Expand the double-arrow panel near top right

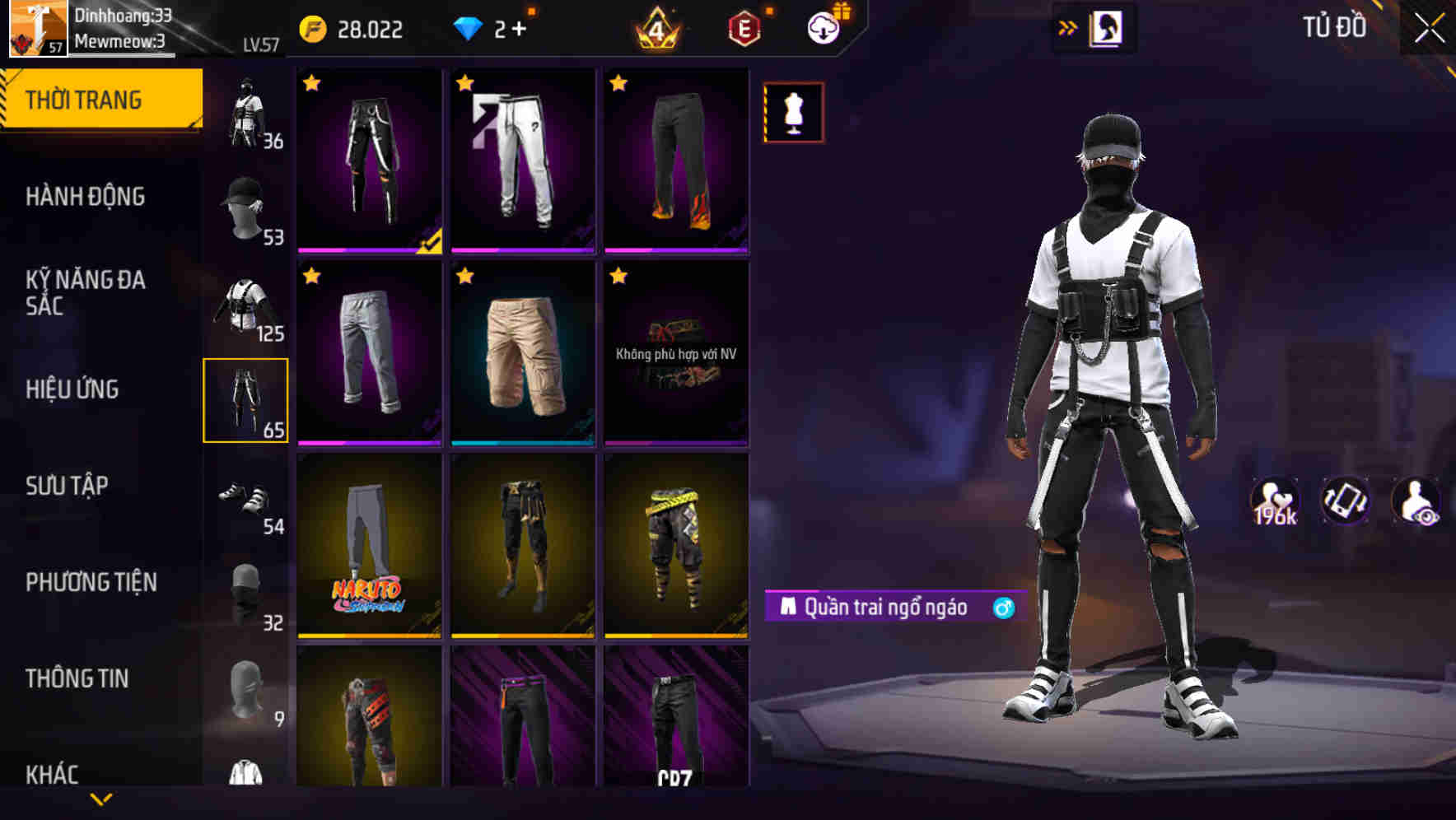click(x=1068, y=26)
